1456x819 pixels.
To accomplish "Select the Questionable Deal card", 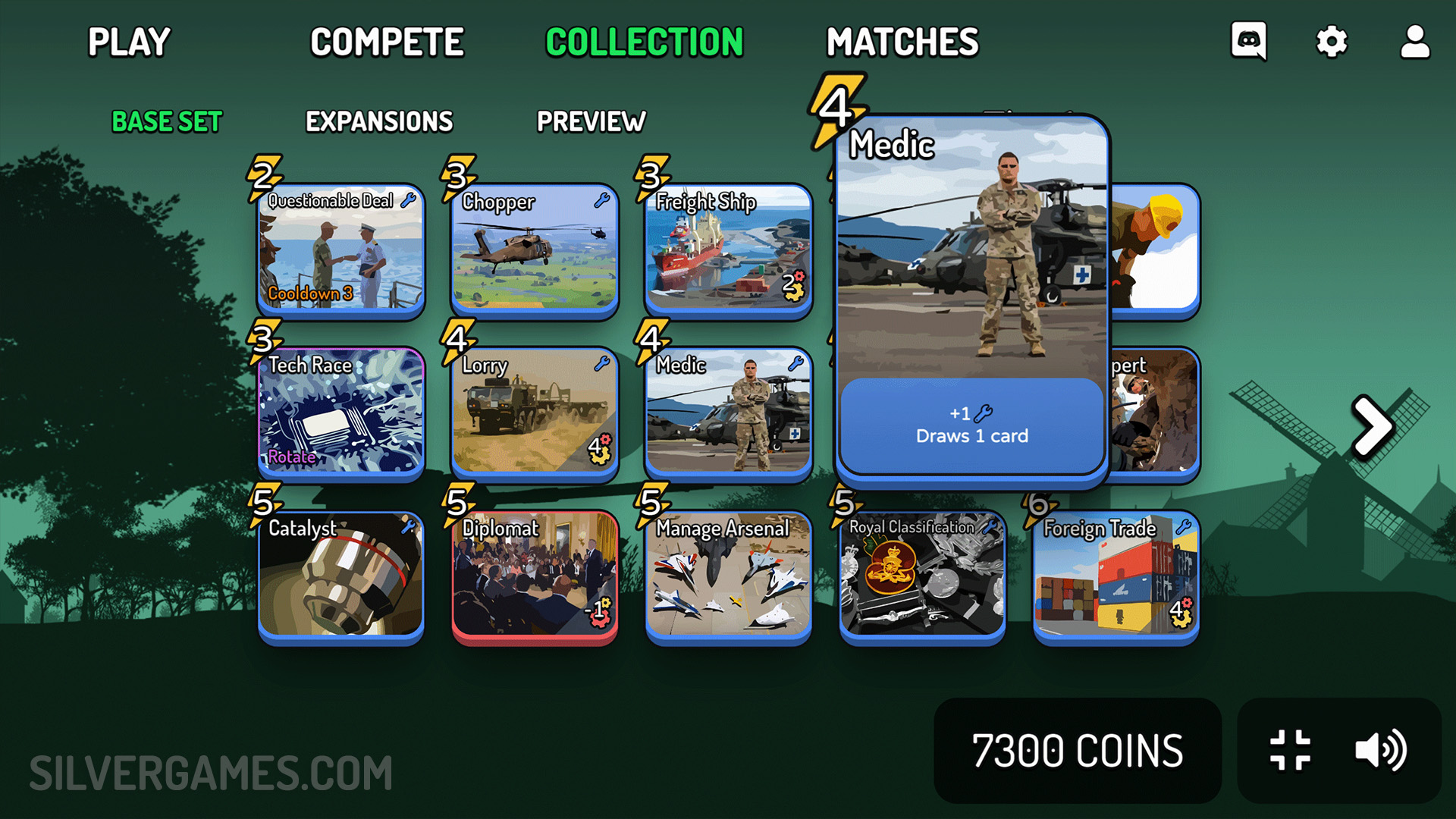I will (x=341, y=250).
